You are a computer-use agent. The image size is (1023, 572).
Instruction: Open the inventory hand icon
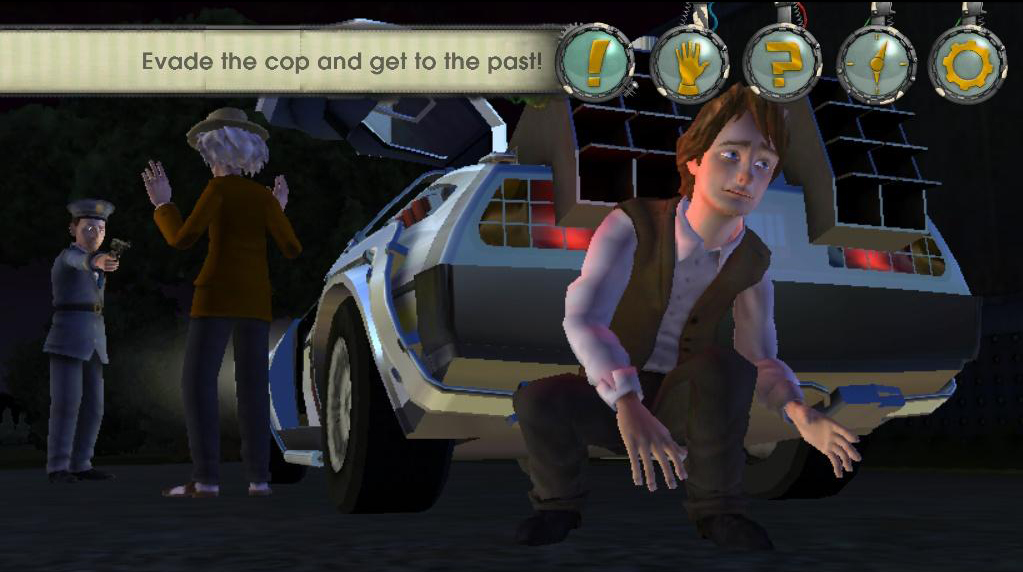[689, 64]
